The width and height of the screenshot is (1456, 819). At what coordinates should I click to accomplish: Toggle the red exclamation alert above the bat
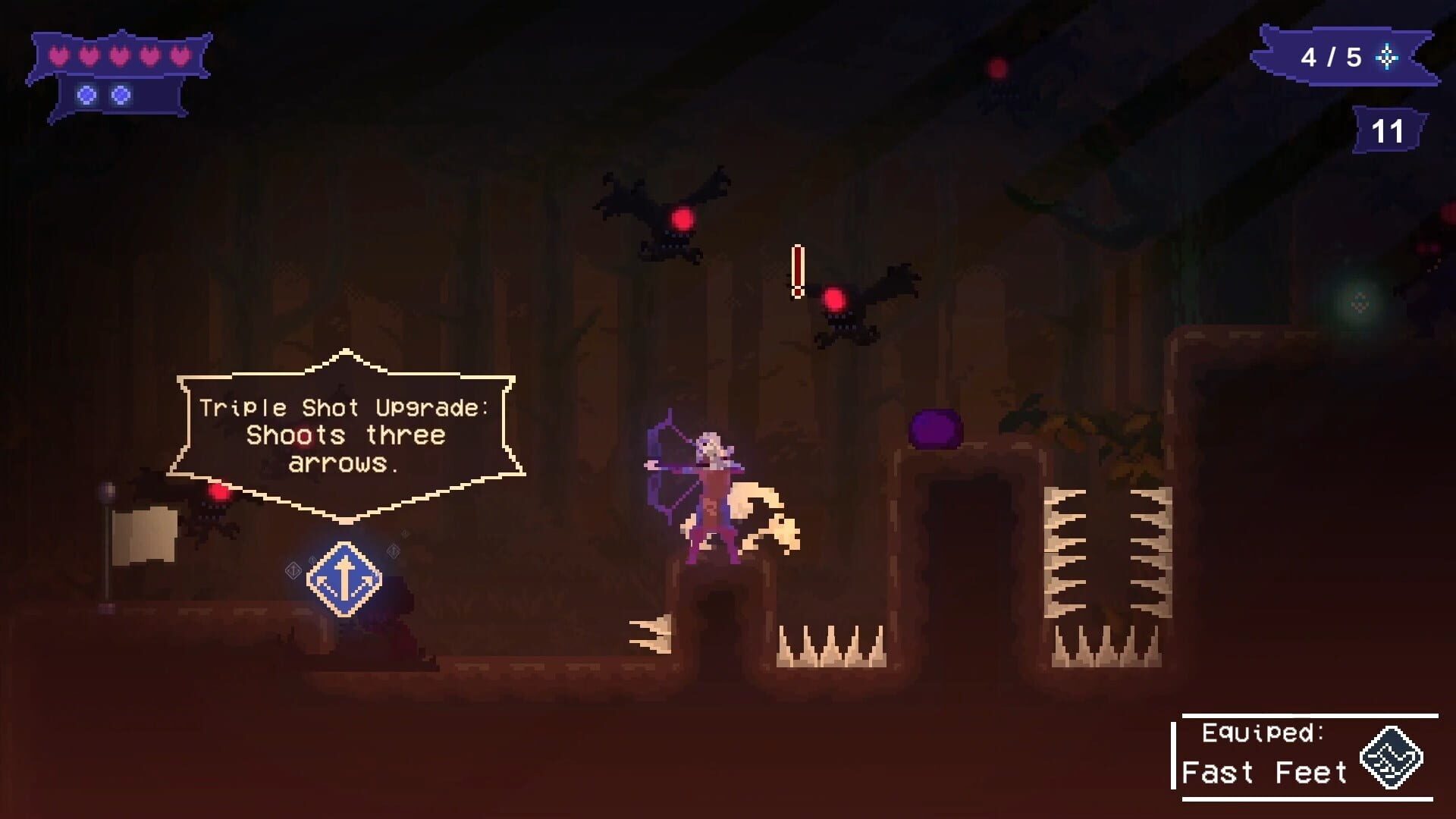coord(797,273)
